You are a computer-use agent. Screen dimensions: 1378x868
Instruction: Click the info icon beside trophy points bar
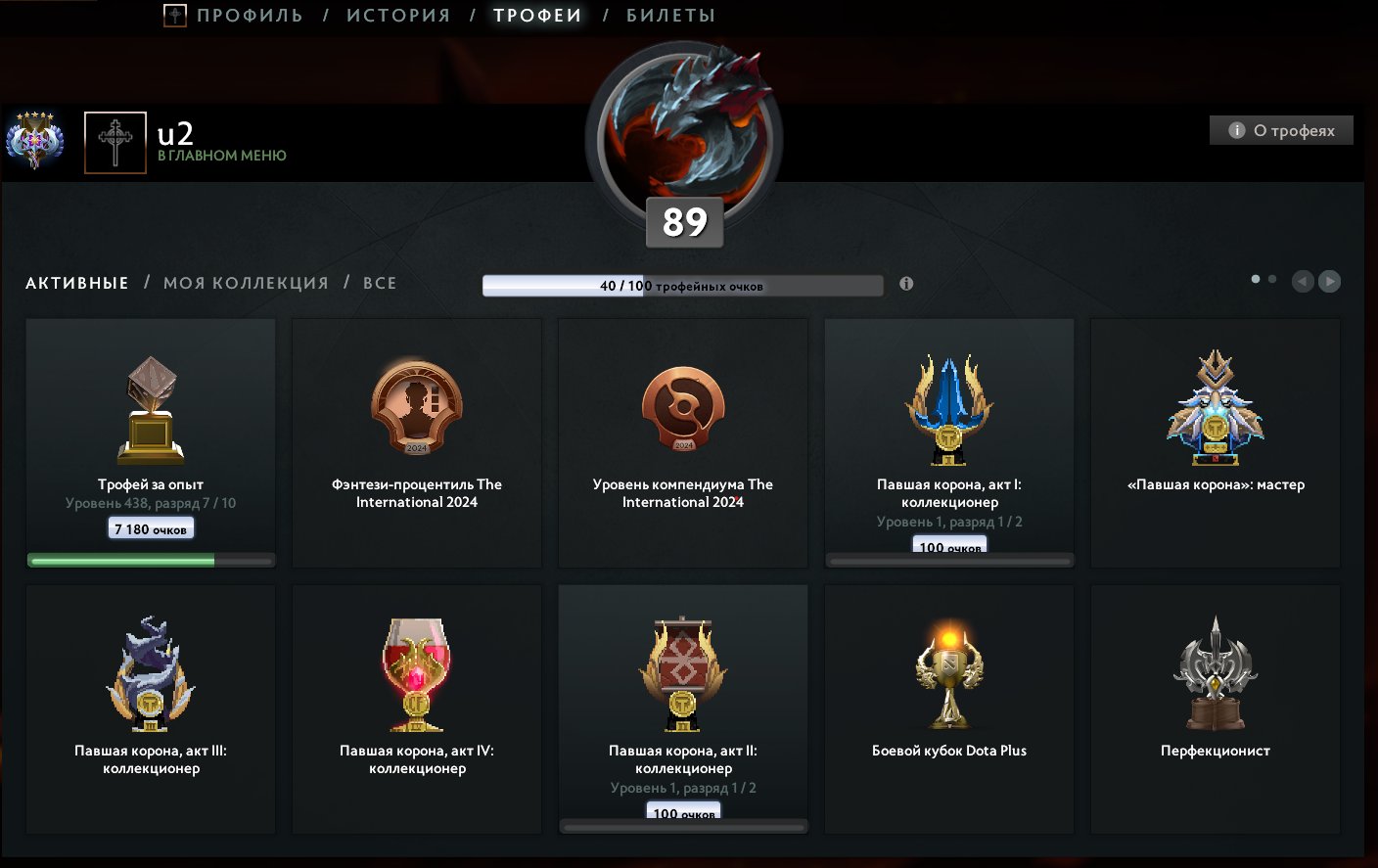point(905,285)
